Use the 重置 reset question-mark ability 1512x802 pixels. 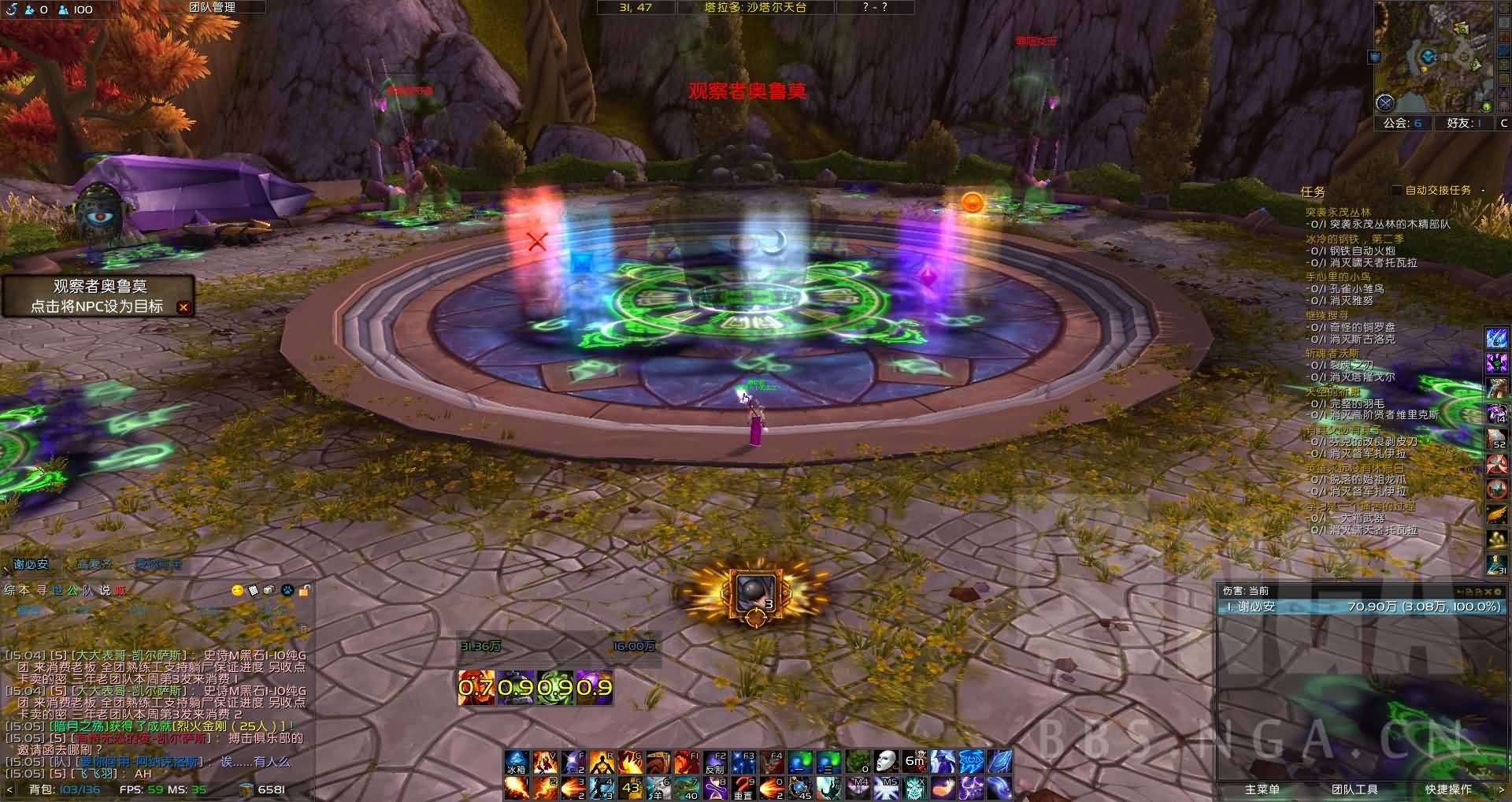click(x=743, y=788)
